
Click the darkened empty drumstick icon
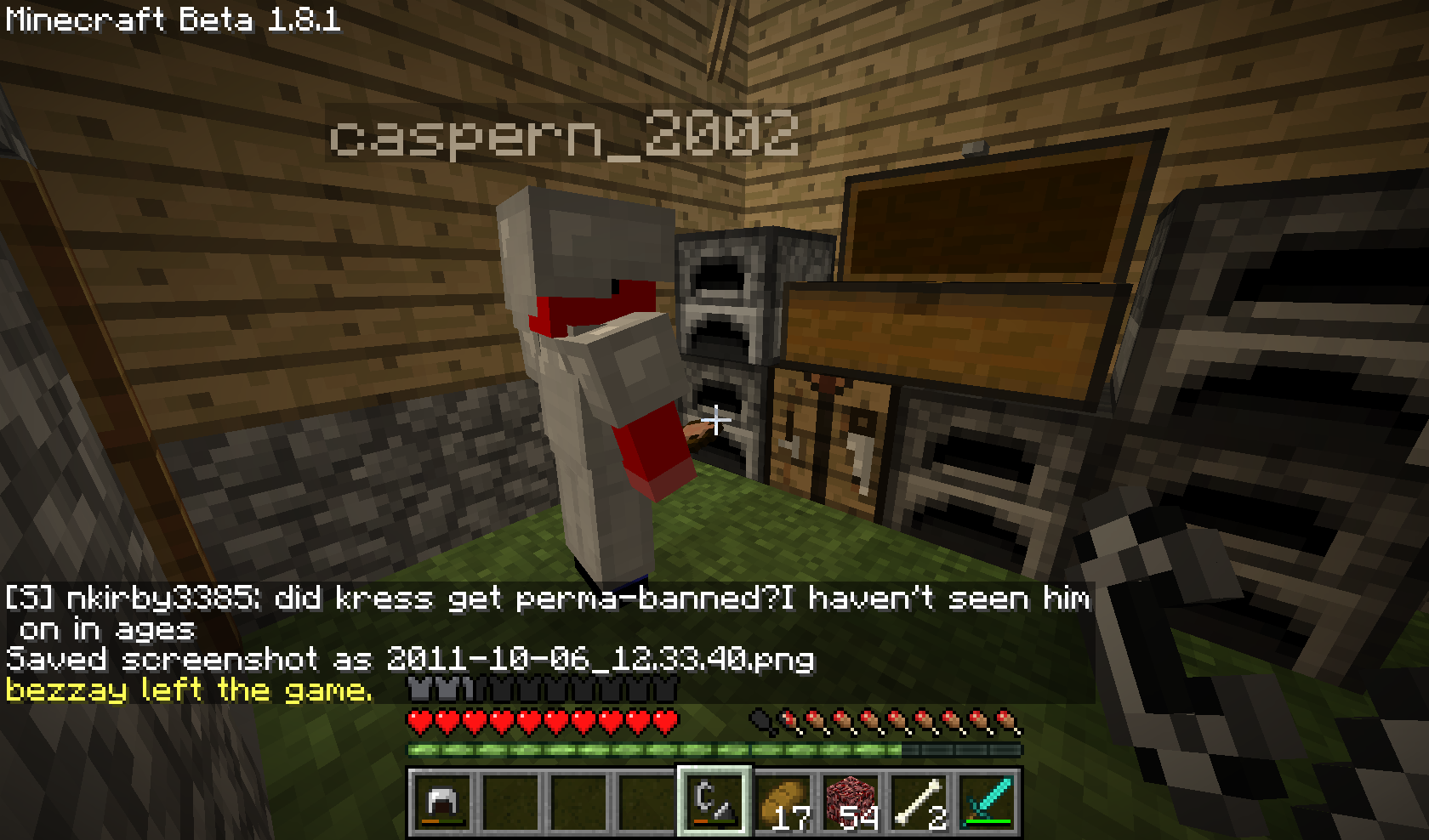tap(761, 721)
